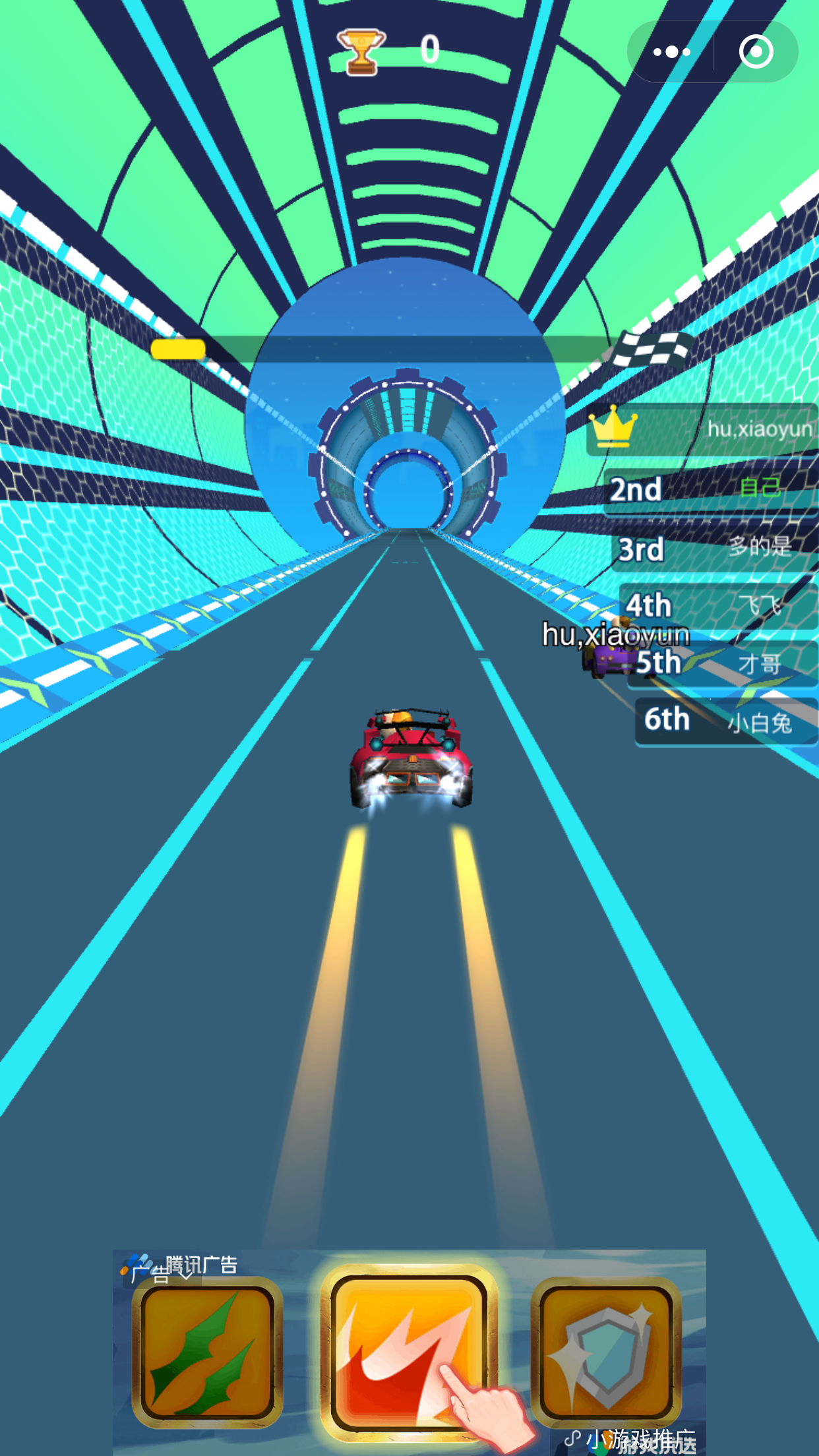Image resolution: width=819 pixels, height=1456 pixels.
Task: Select the 5th place leaderboard row
Action: tap(723, 663)
